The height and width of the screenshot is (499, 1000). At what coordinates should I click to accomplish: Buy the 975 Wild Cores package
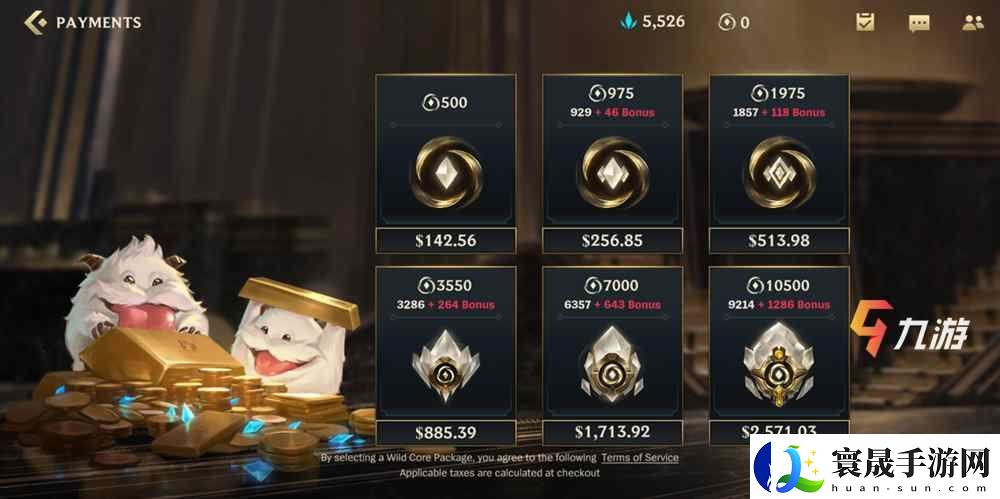pos(613,164)
